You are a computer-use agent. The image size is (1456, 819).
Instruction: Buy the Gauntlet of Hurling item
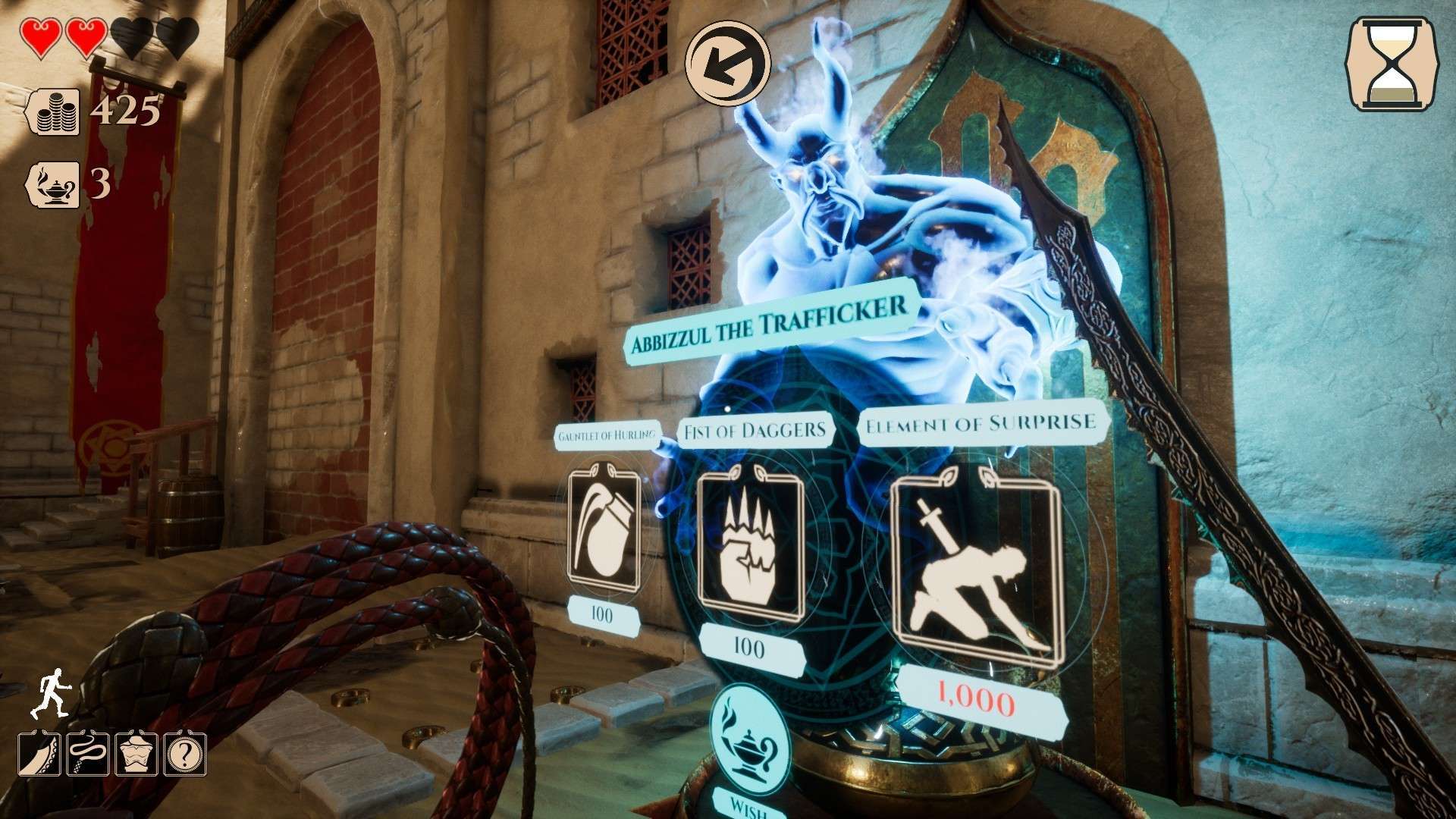[x=603, y=531]
